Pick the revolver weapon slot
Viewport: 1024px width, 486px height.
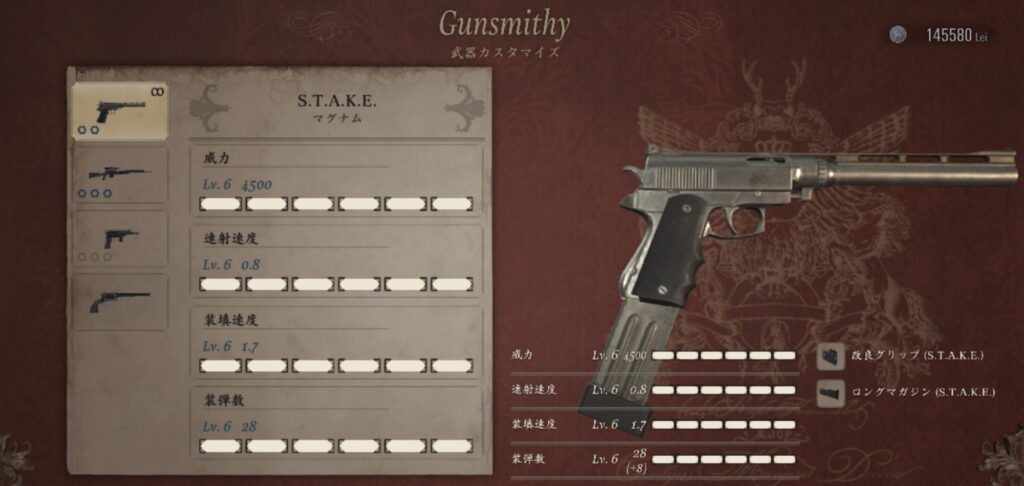pos(120,302)
